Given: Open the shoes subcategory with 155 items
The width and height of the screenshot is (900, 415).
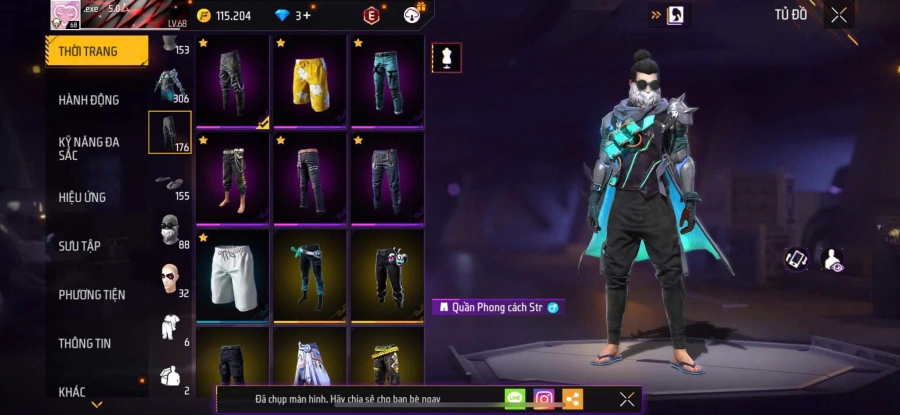Looking at the screenshot, I should (x=168, y=183).
